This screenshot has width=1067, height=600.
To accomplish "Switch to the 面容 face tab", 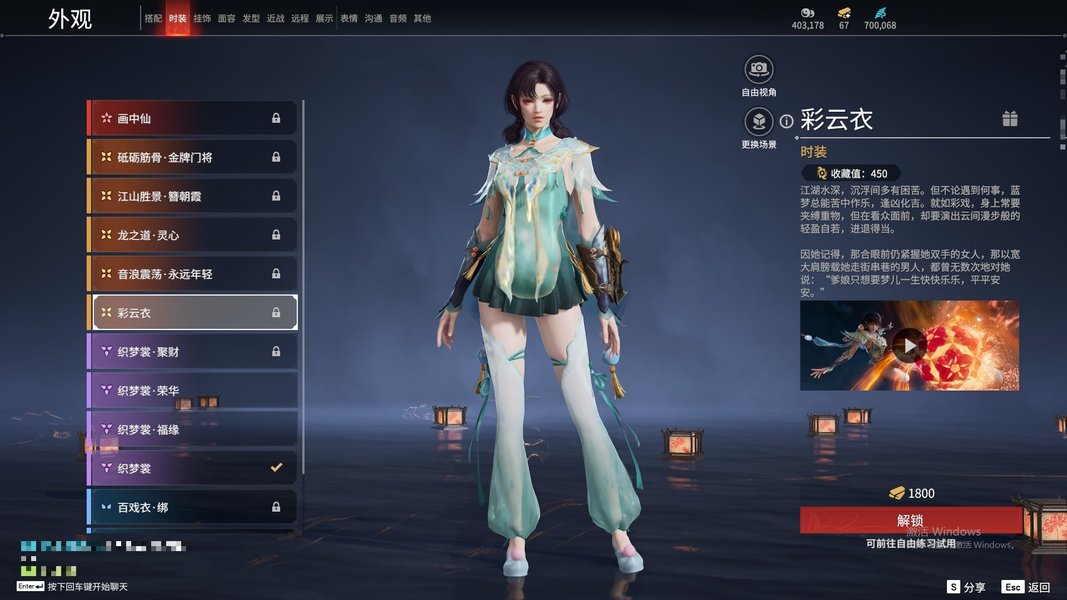I will pos(227,18).
